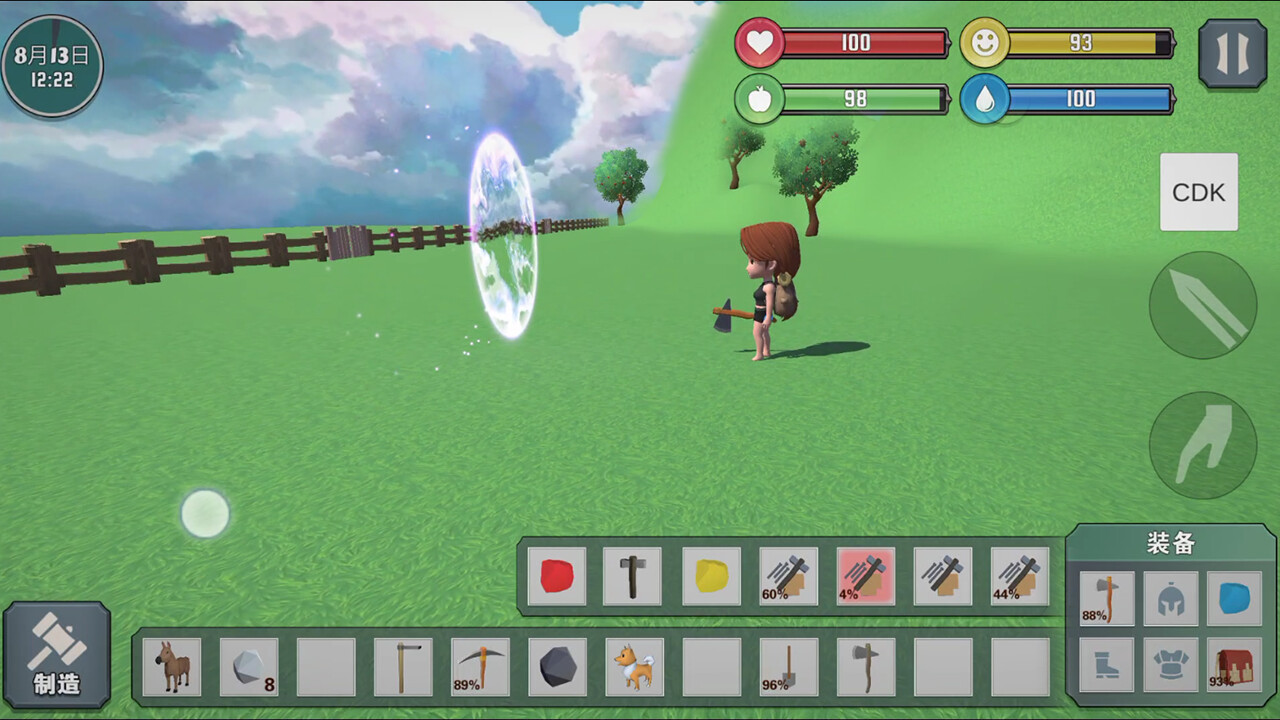
Task: Select the Shiba dog slot
Action: tap(634, 667)
